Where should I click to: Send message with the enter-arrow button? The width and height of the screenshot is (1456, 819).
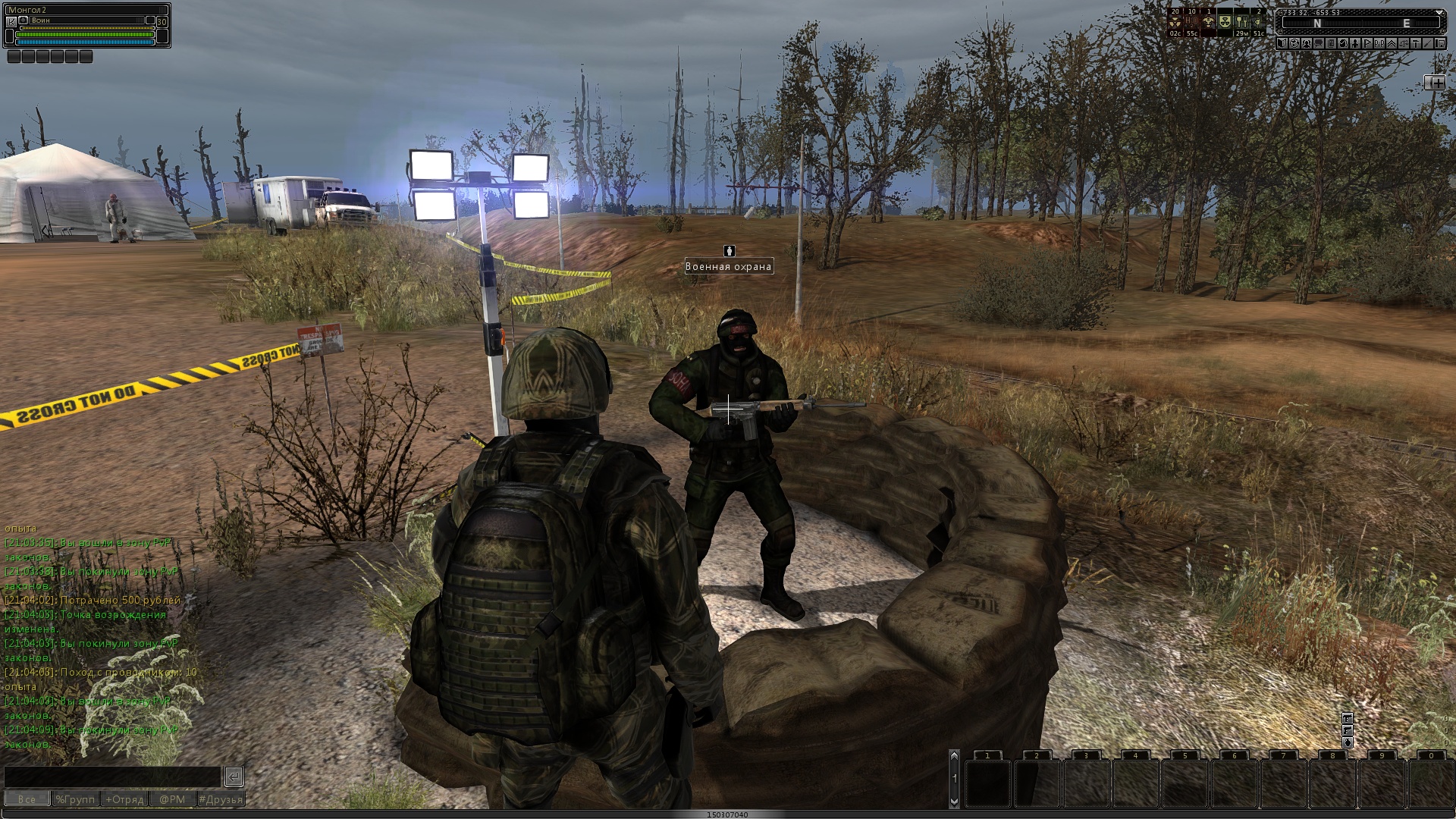pyautogui.click(x=234, y=776)
